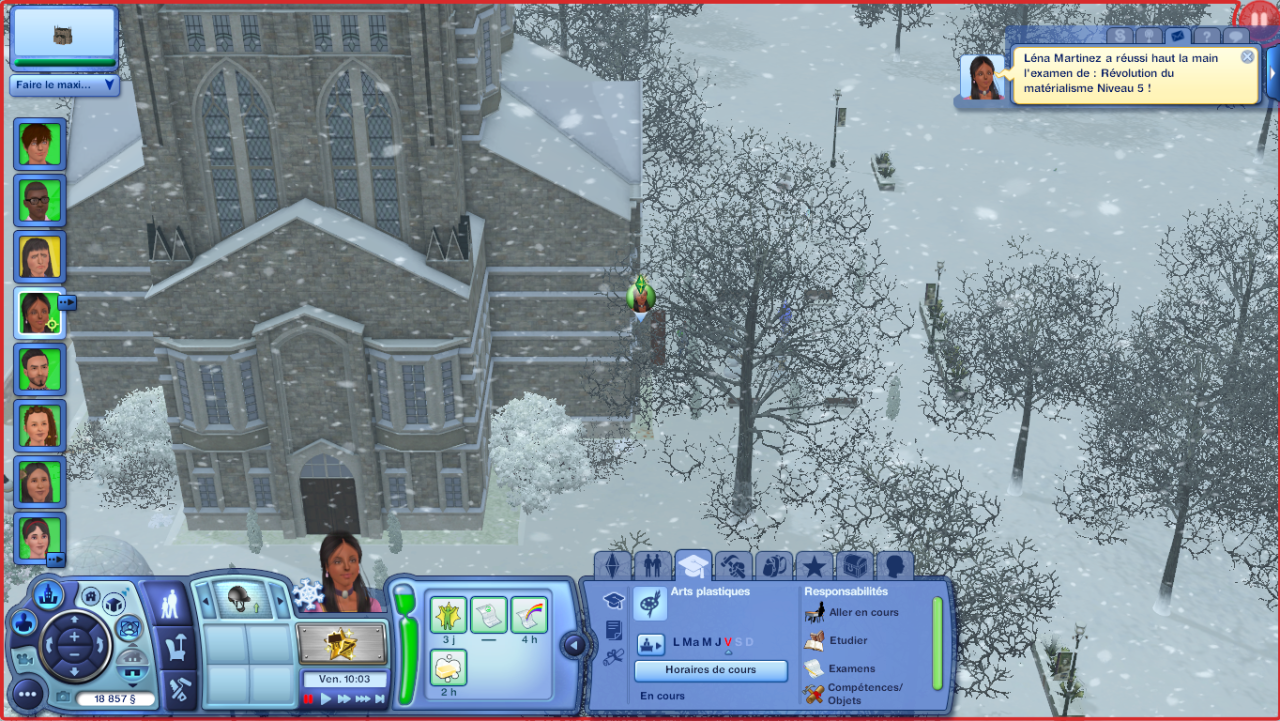Open the three-dot options menu
Image resolution: width=1280 pixels, height=721 pixels.
(27, 692)
